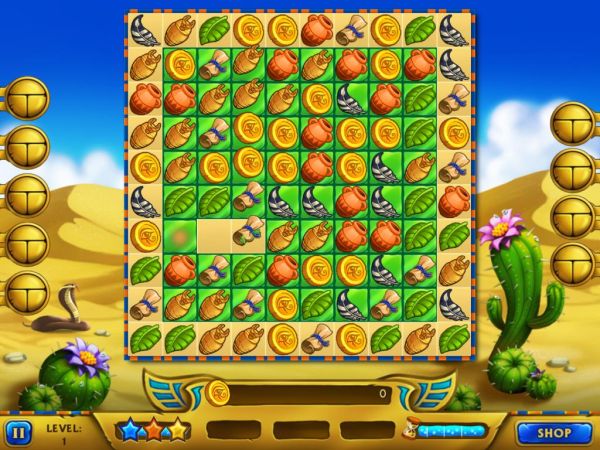
Task: Open the Shop
Action: point(553,433)
